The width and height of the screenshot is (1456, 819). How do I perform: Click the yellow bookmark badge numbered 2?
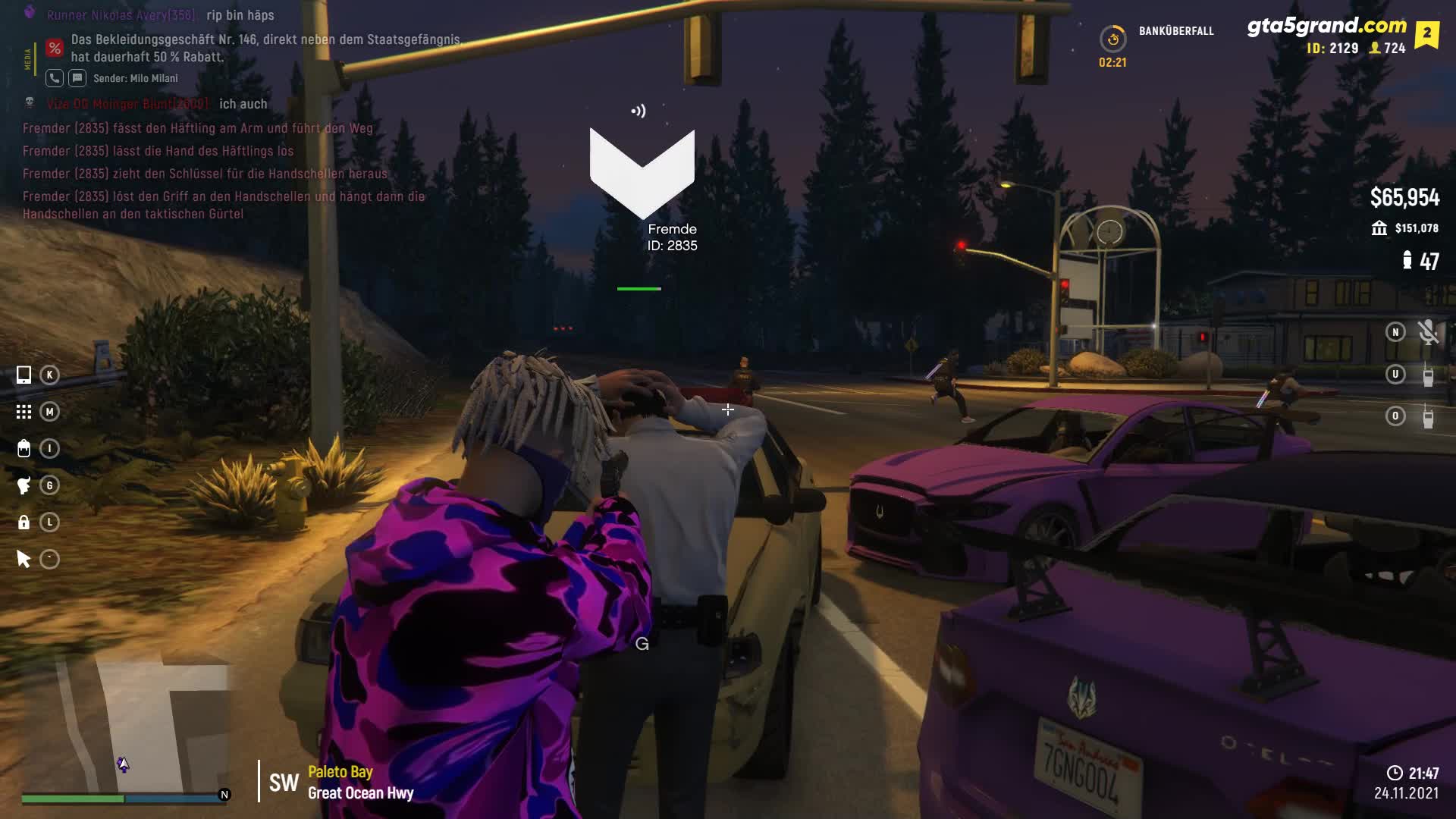click(x=1426, y=34)
